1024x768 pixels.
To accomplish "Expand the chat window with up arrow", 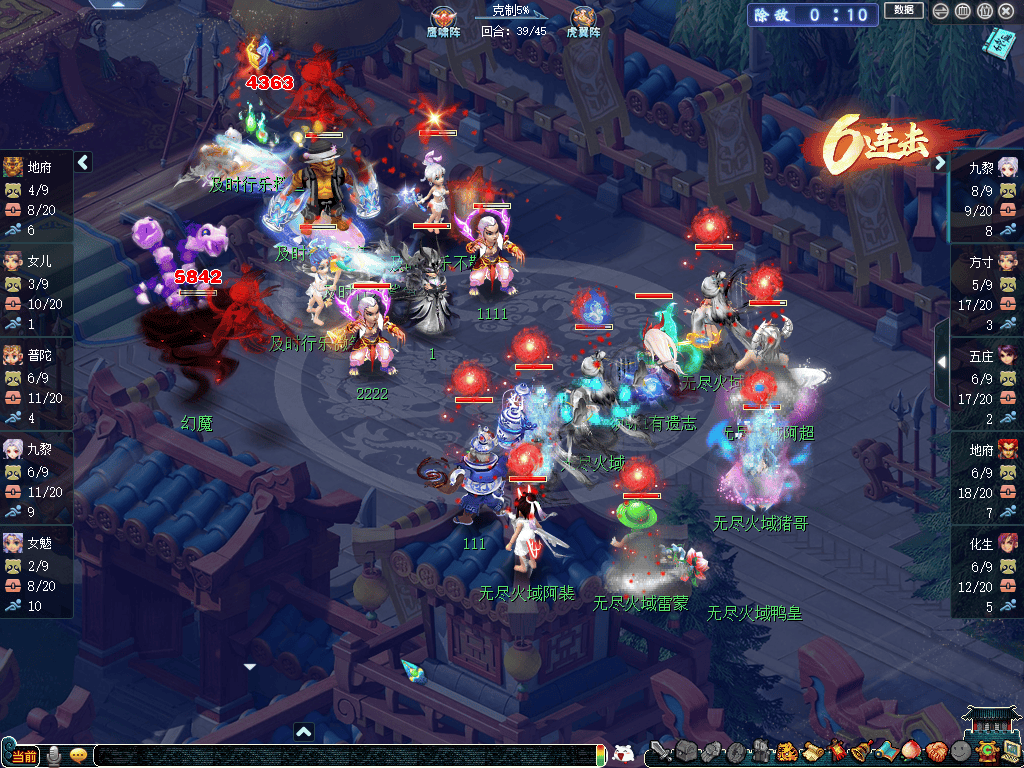I will [x=305, y=731].
